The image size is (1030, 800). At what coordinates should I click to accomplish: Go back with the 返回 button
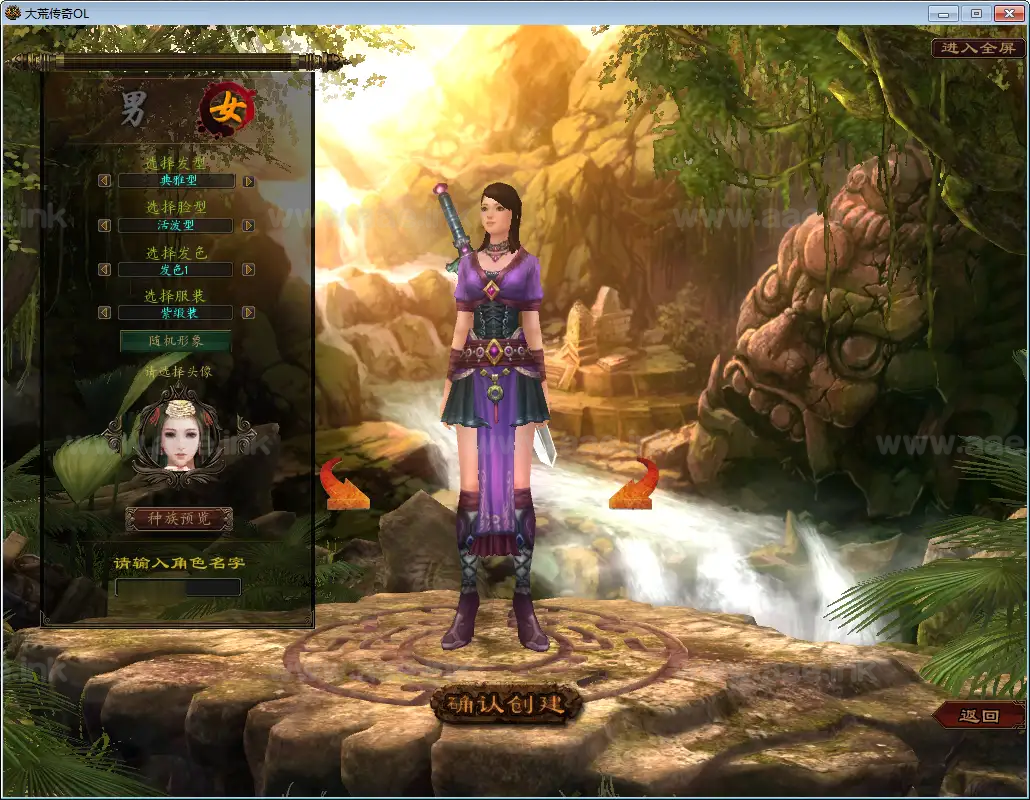point(979,716)
